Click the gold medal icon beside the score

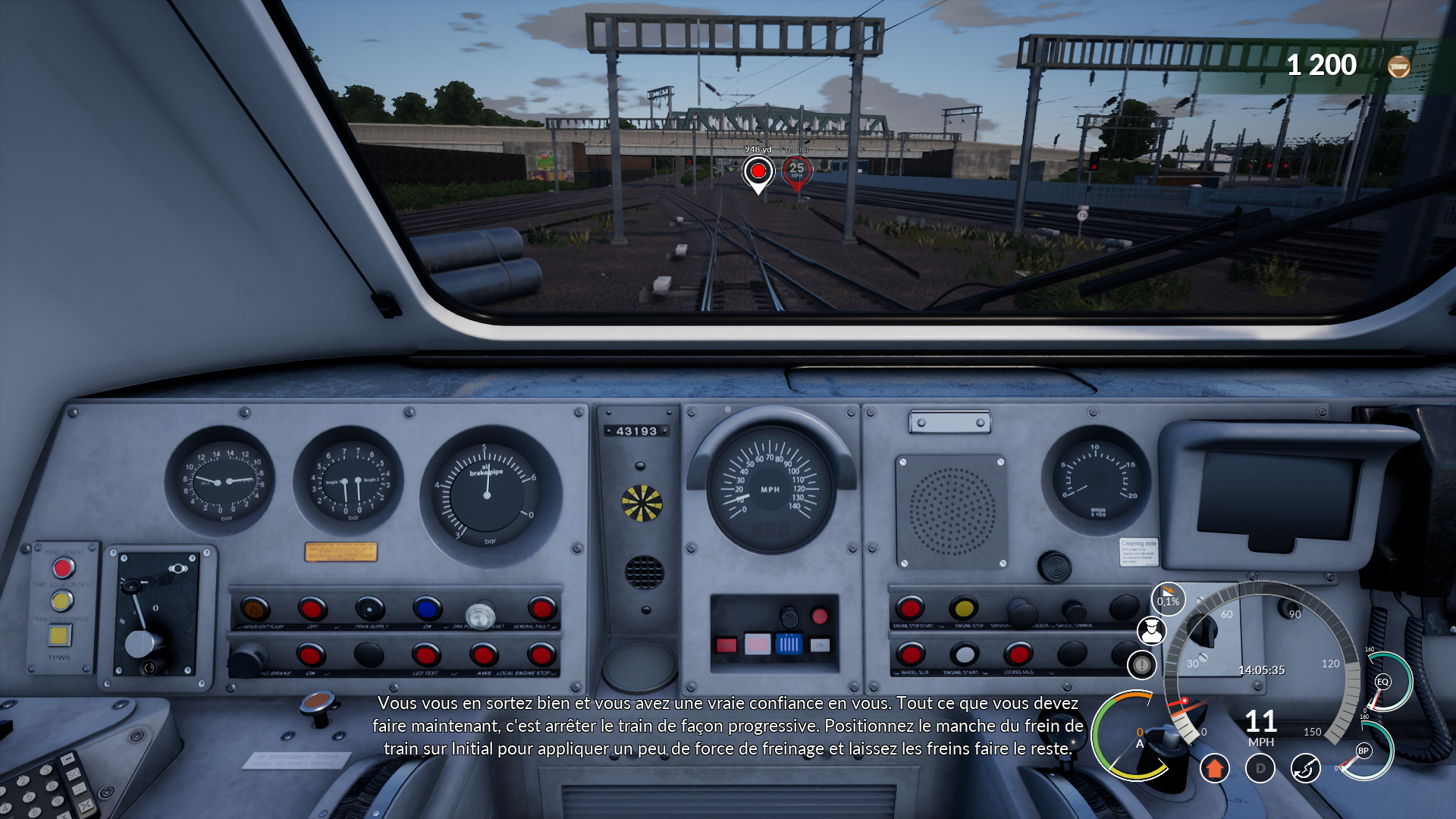pyautogui.click(x=1398, y=67)
